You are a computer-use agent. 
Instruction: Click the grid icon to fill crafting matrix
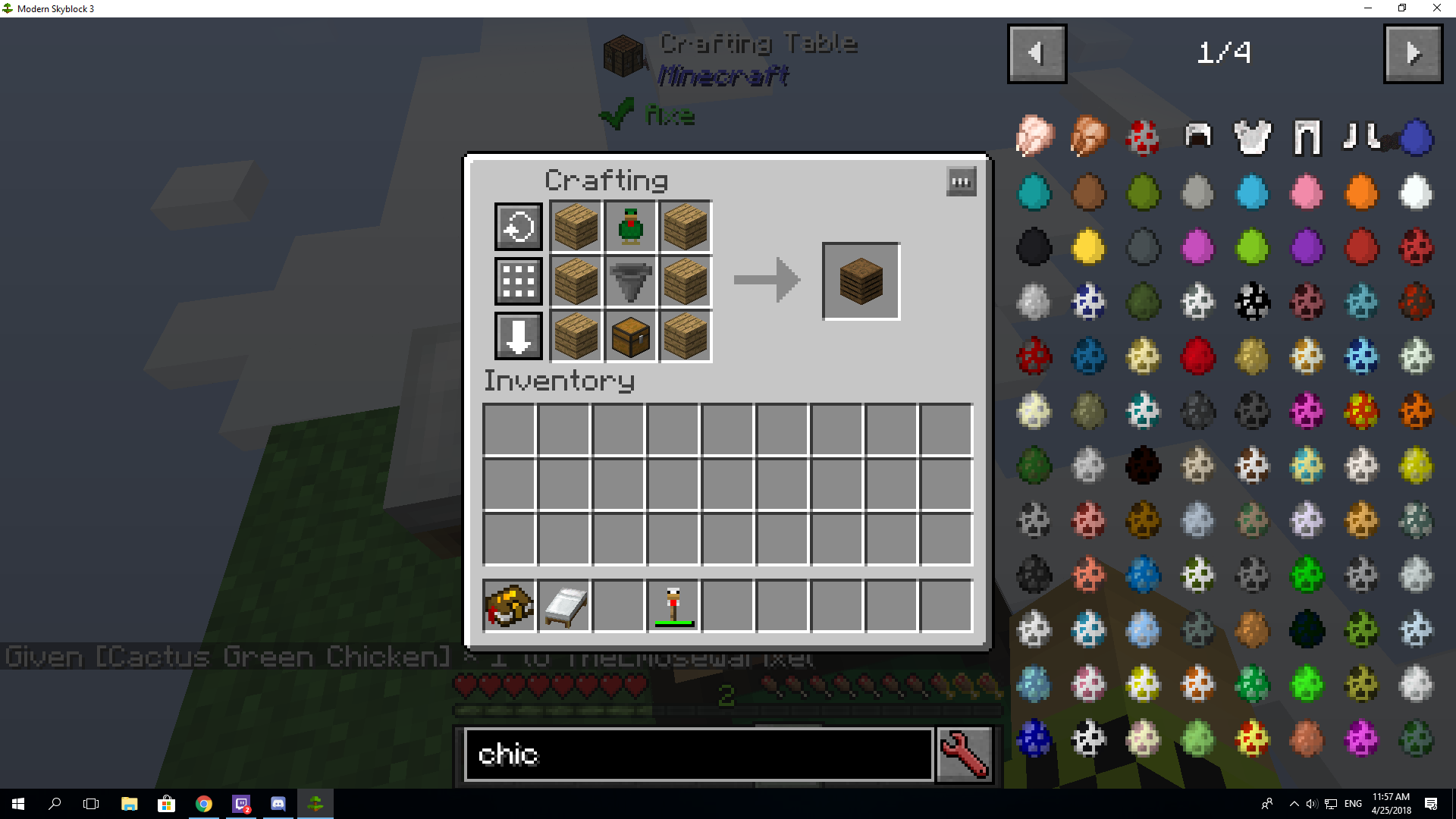click(x=518, y=281)
